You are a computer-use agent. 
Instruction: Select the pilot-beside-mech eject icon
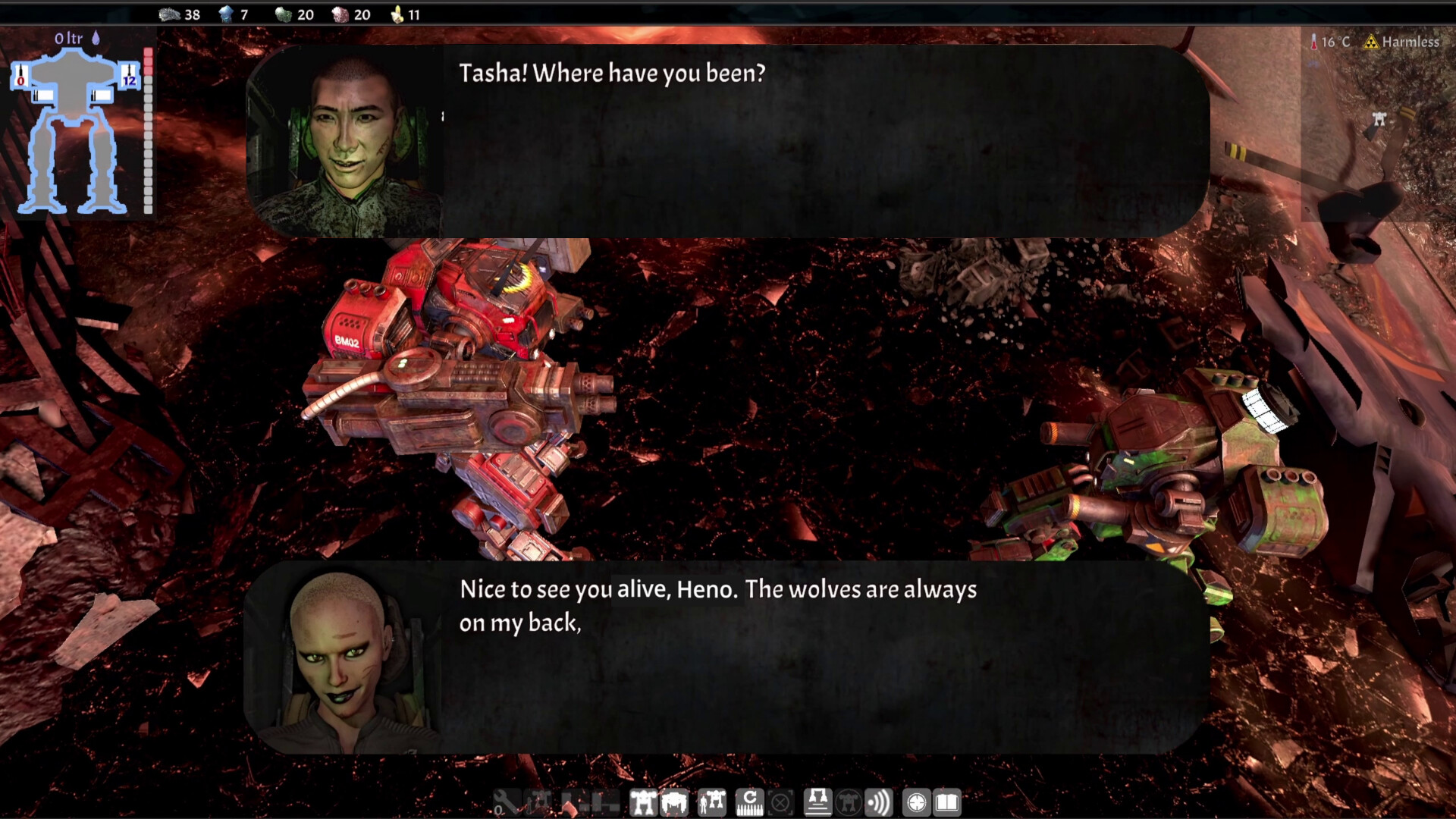click(711, 802)
